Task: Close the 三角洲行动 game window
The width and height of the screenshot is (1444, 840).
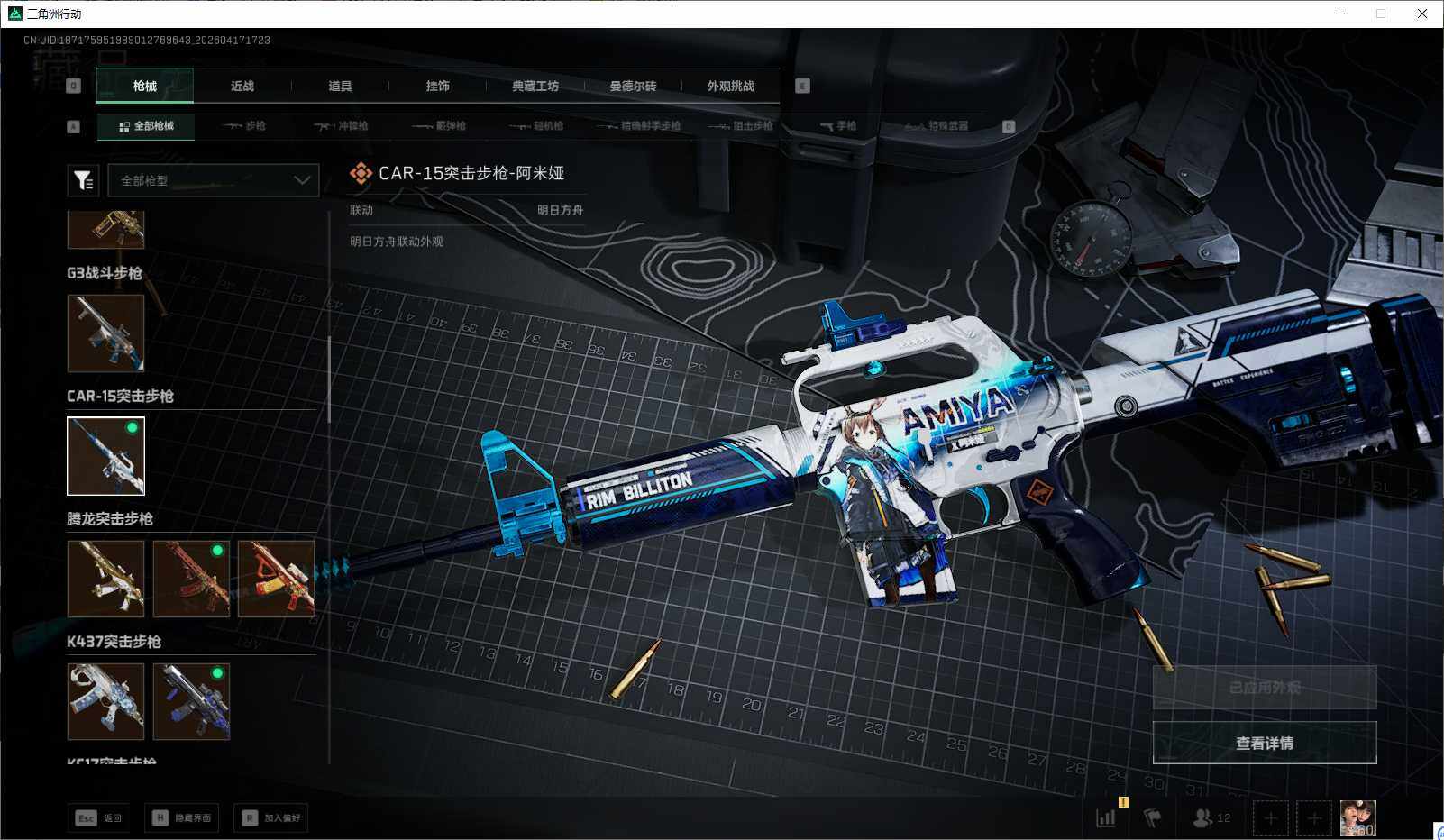Action: (x=1422, y=14)
